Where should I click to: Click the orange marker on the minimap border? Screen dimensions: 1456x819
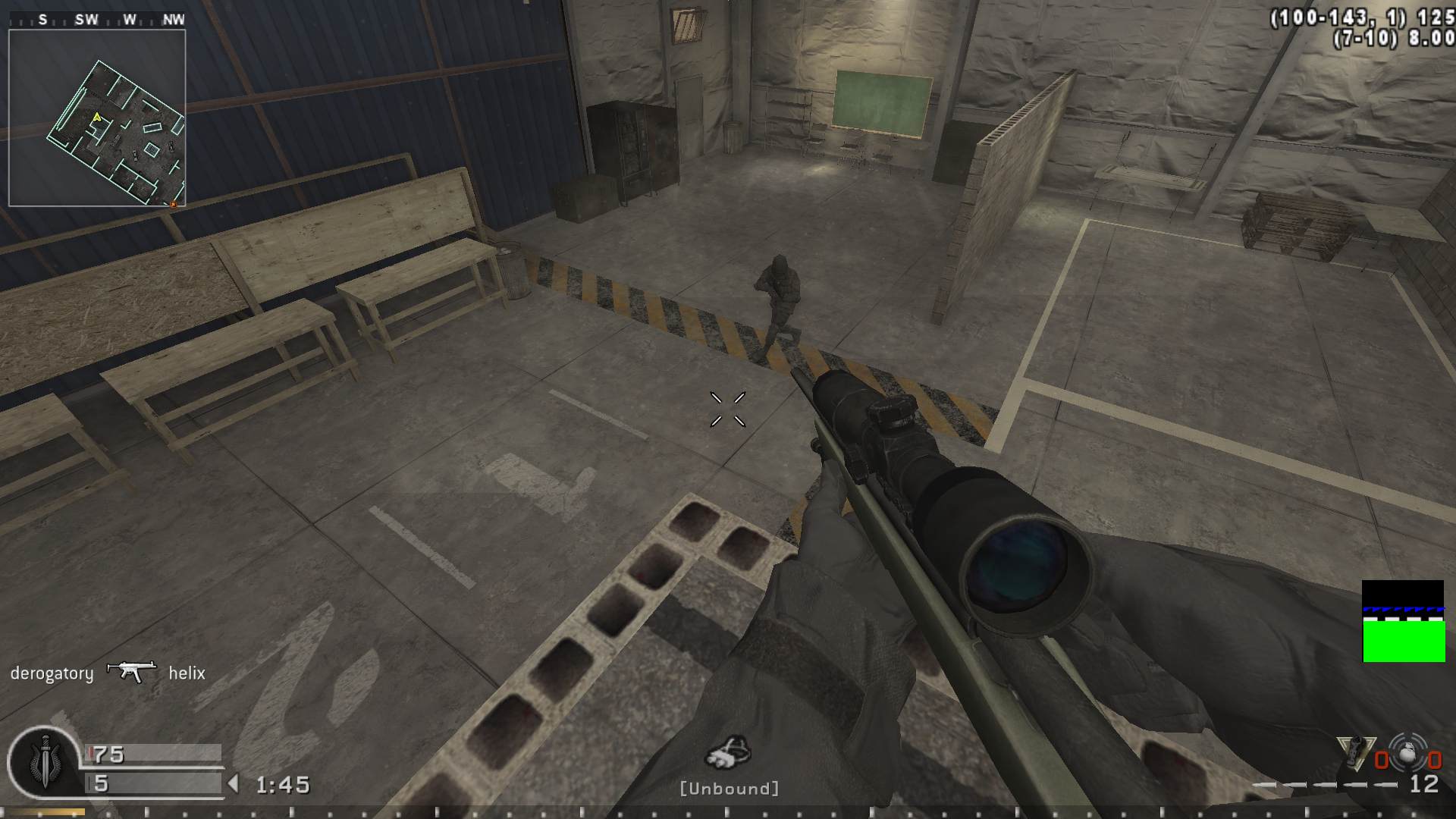174,205
